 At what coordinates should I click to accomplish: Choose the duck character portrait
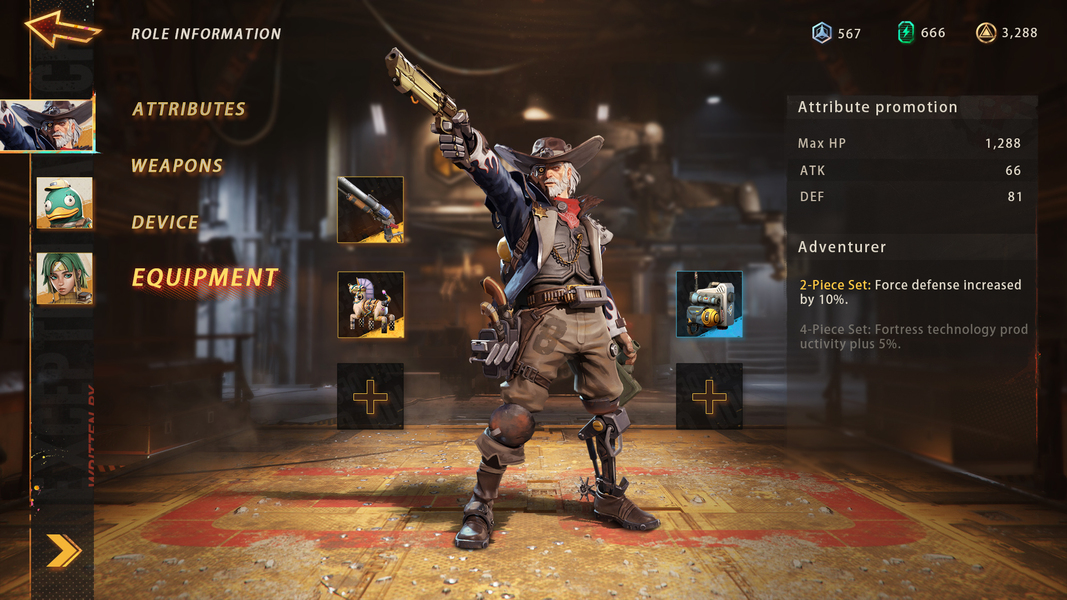(x=64, y=203)
